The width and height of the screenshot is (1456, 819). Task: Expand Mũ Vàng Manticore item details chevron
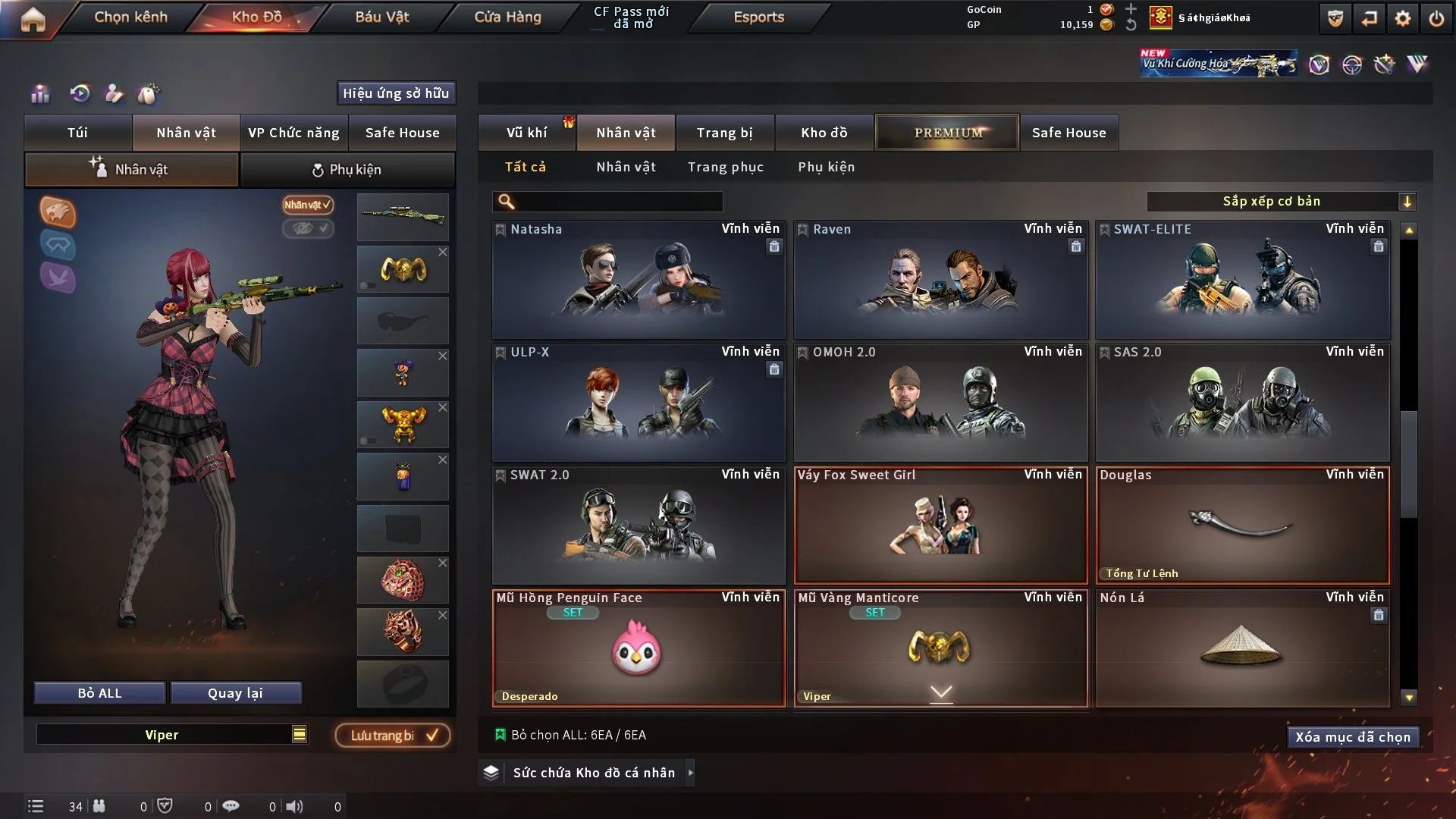pyautogui.click(x=941, y=692)
